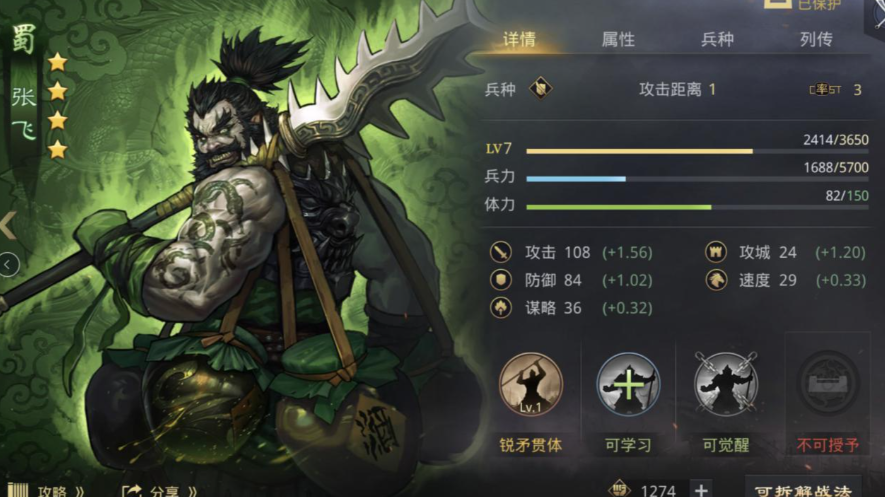Image resolution: width=885 pixels, height=497 pixels.
Task: Choose the 可觉醒 awakening skill slot
Action: click(x=726, y=384)
